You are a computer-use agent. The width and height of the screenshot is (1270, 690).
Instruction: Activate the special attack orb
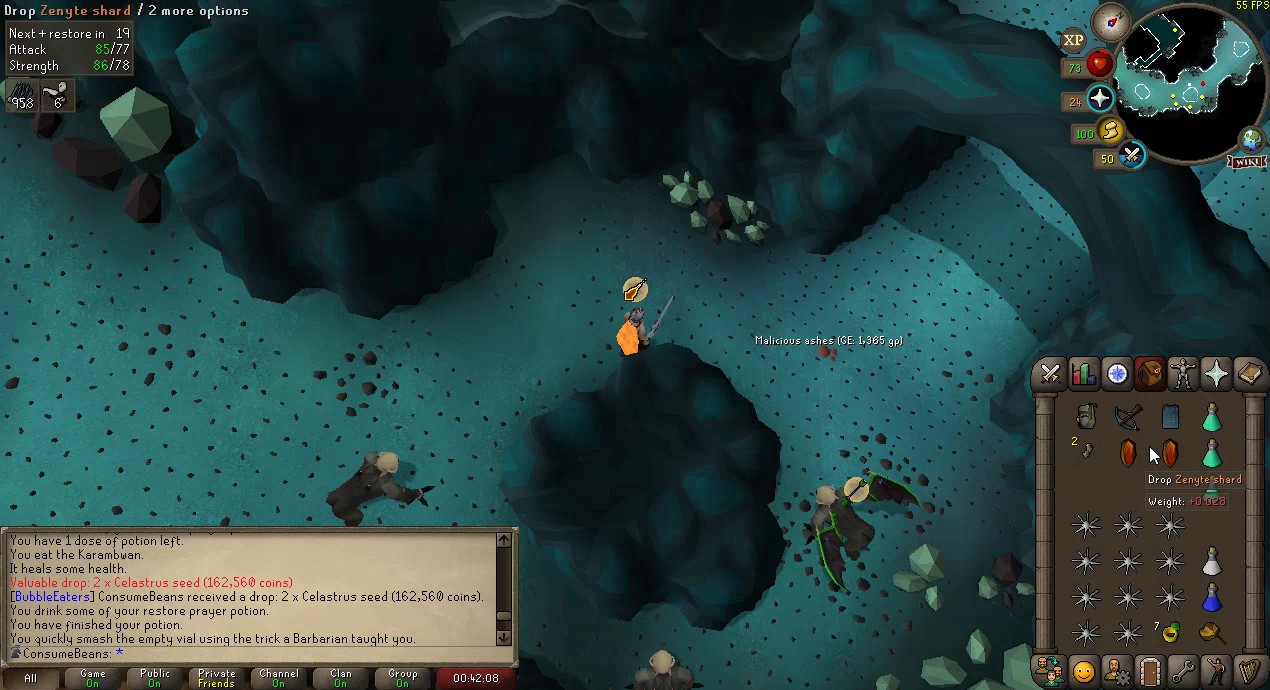(x=1133, y=156)
